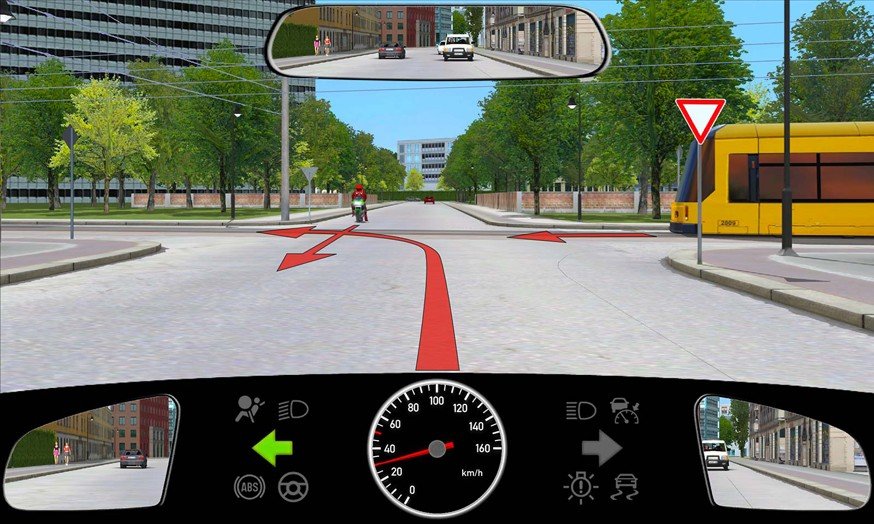Select the ABS warning light icon
The image size is (874, 524).
(x=249, y=487)
